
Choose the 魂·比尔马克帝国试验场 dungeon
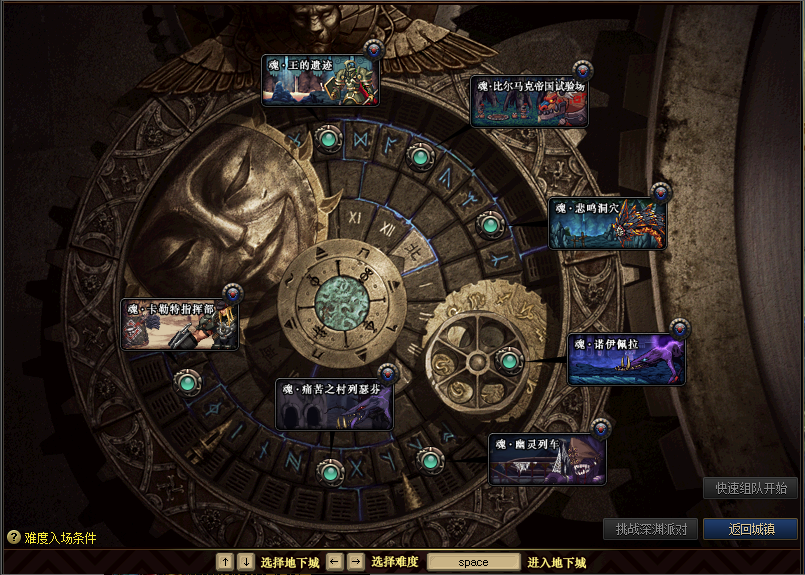tap(529, 101)
